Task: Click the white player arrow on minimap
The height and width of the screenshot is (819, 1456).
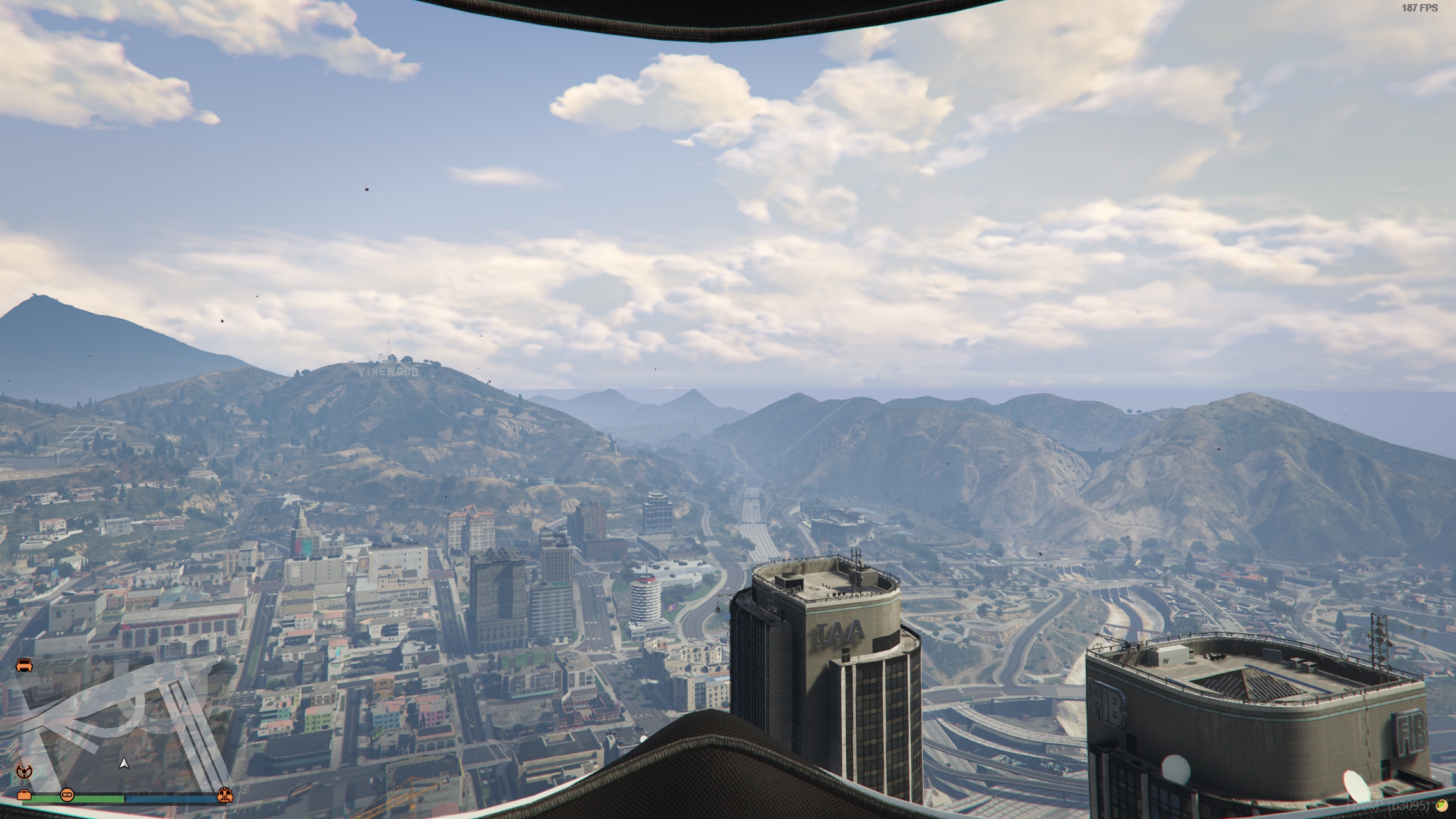Action: pyautogui.click(x=124, y=763)
